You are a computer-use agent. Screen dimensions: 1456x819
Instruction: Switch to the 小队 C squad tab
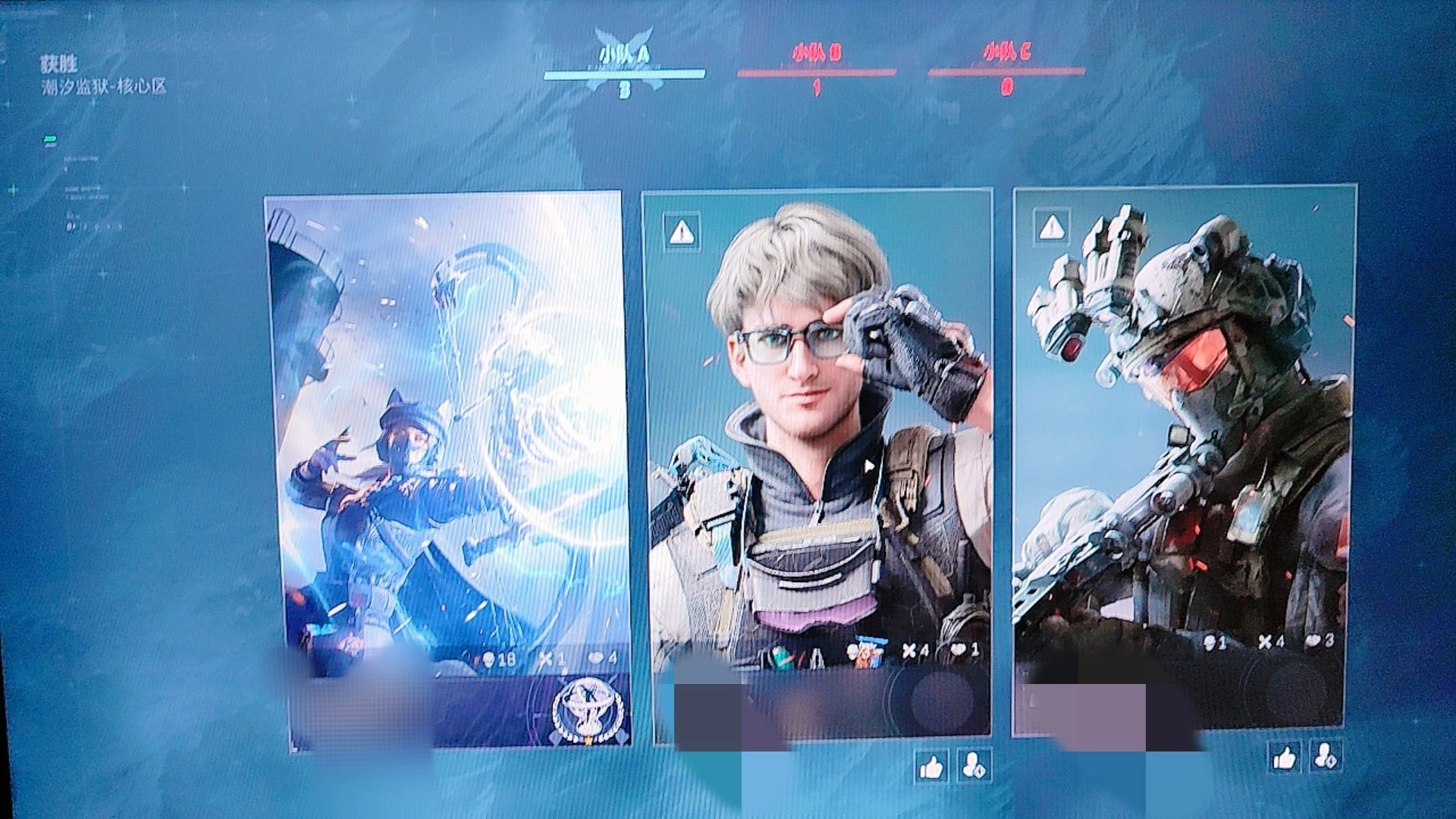[1006, 64]
